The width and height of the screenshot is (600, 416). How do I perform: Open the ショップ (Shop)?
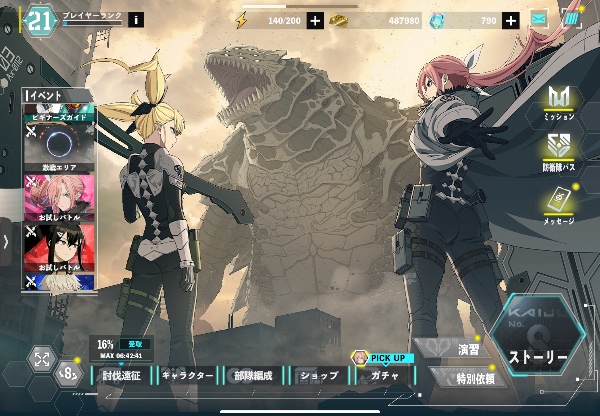tap(320, 377)
